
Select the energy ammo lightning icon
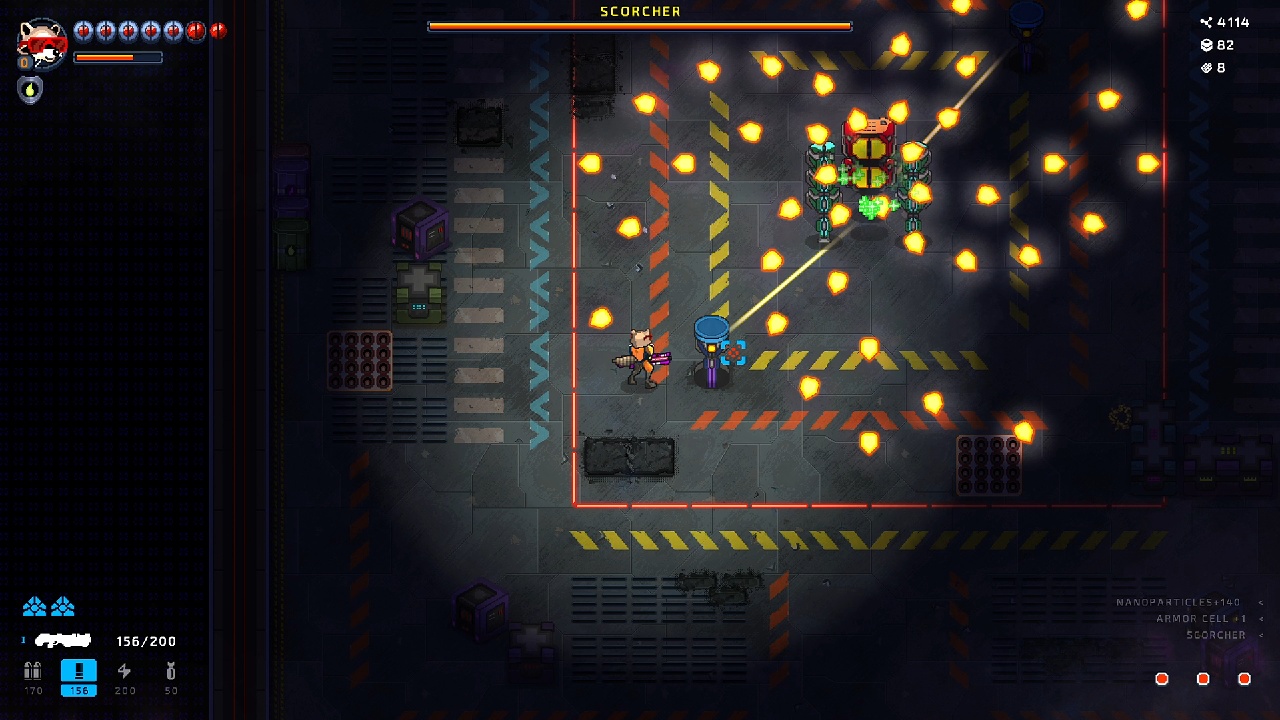pos(124,672)
